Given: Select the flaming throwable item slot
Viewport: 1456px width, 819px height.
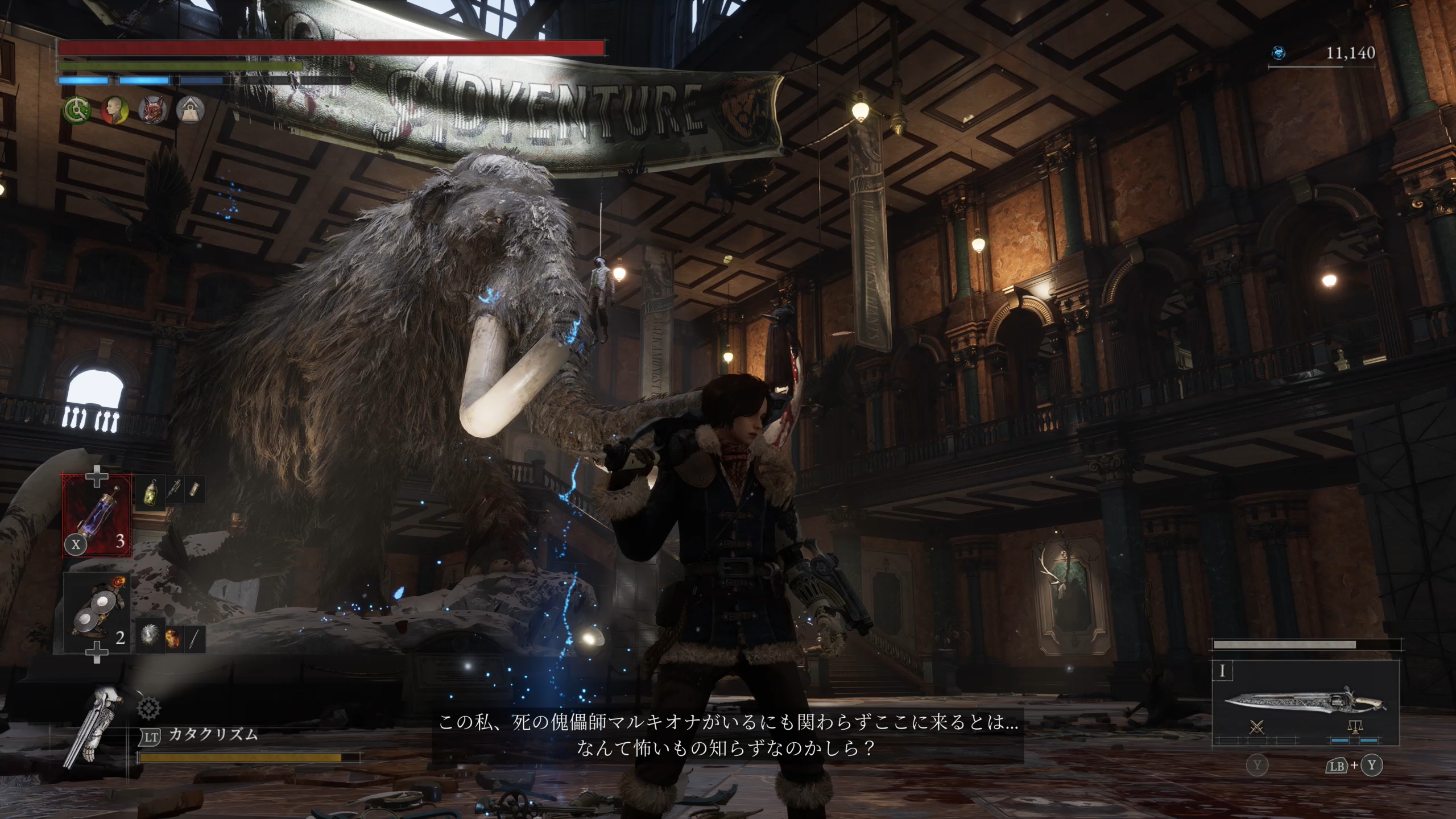Looking at the screenshot, I should [172, 637].
